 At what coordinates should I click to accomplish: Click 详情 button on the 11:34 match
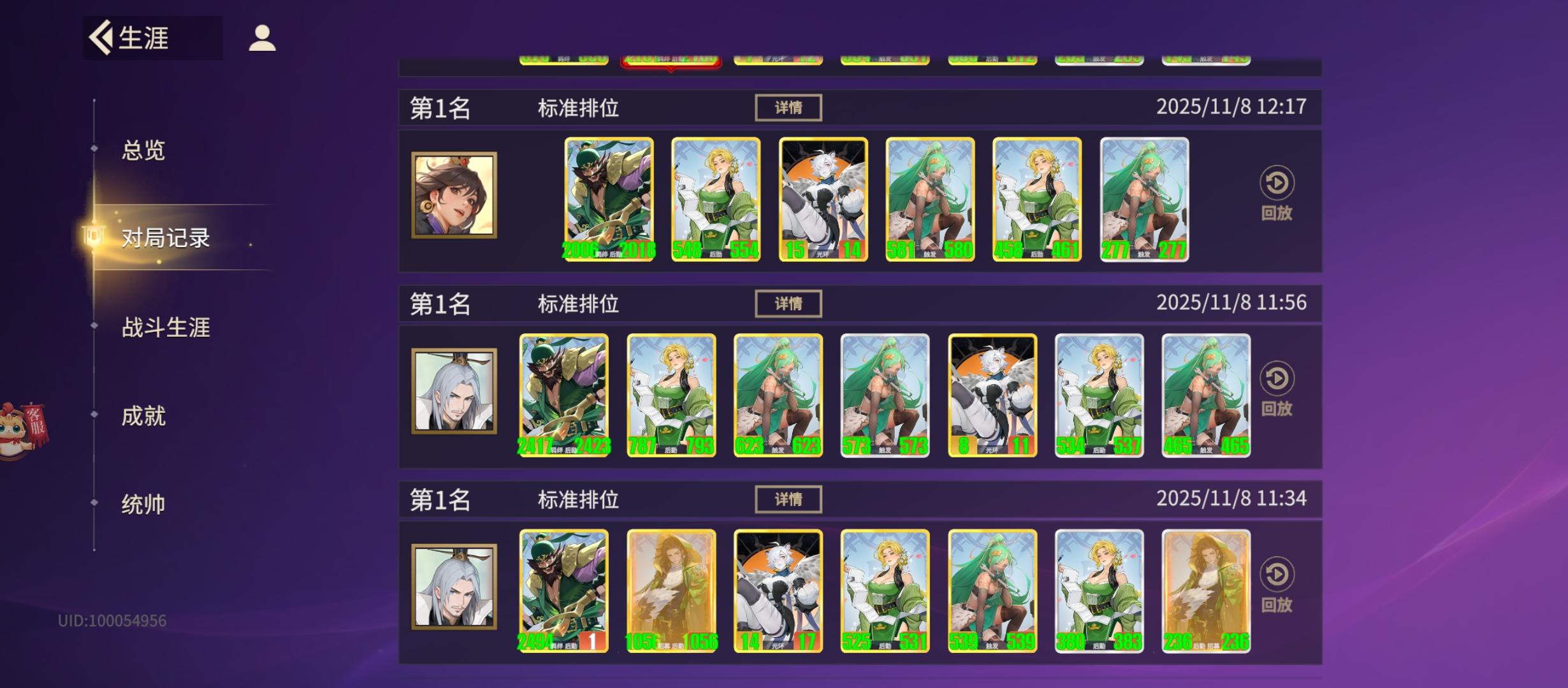[788, 501]
